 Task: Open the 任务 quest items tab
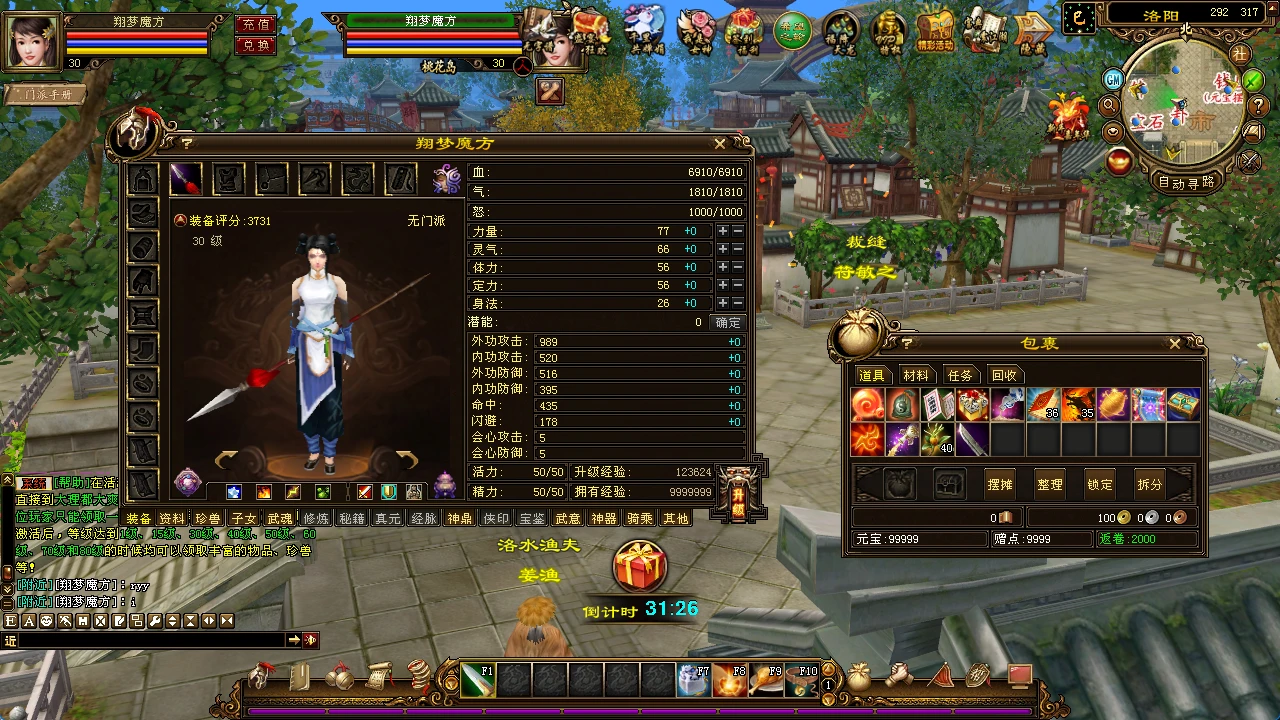click(x=960, y=375)
